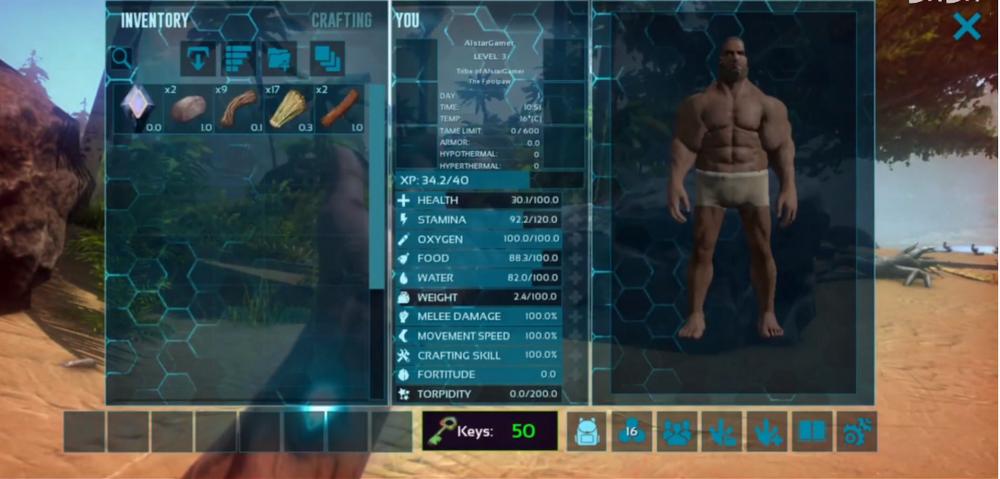Sort inventory with the stacked bars button

(x=238, y=59)
